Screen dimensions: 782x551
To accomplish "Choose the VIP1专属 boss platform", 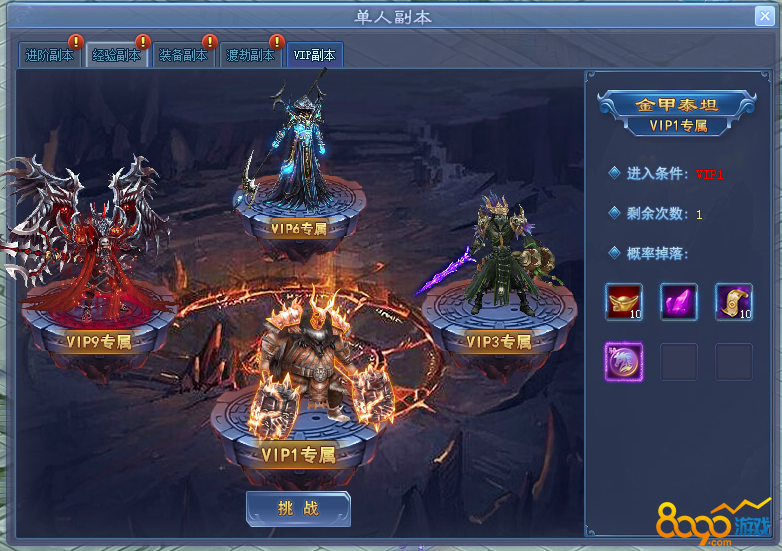I will coord(298,455).
